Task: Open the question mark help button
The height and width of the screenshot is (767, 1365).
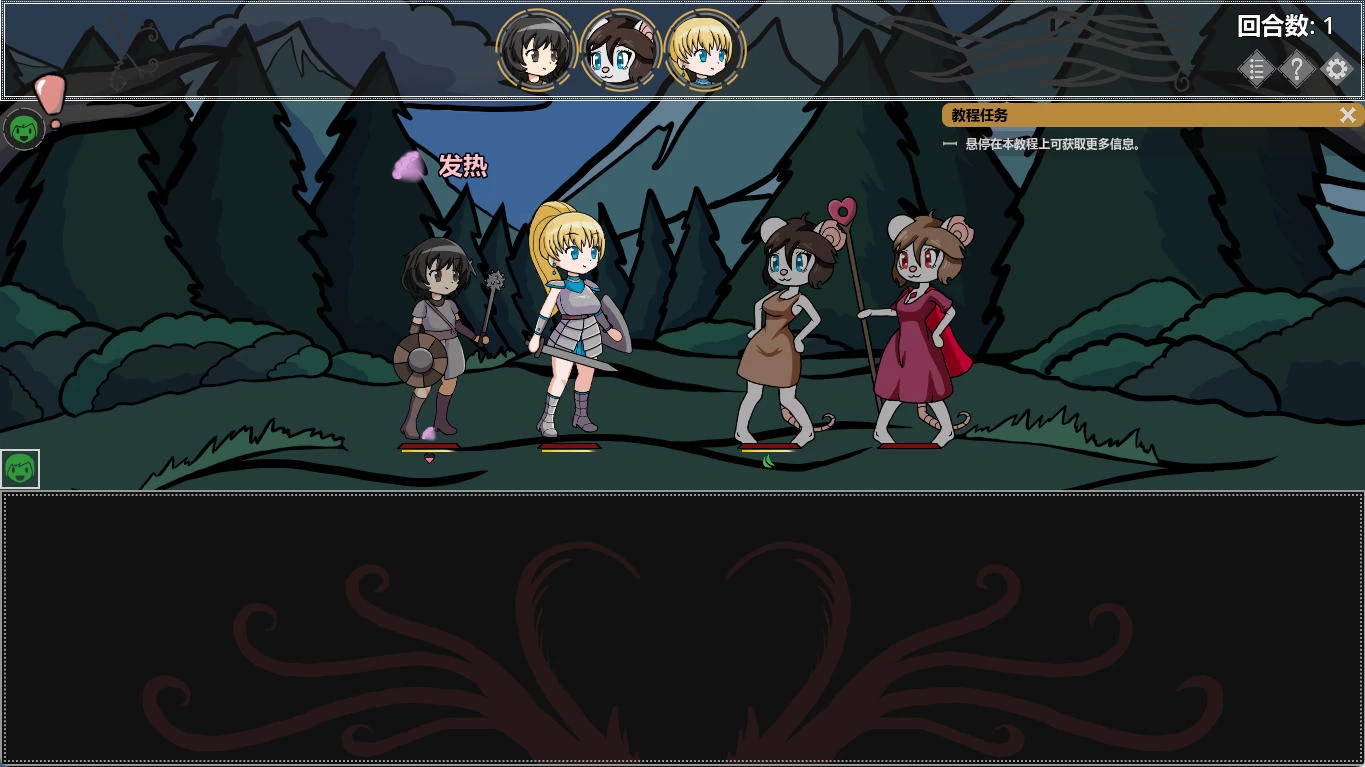Action: [1296, 69]
